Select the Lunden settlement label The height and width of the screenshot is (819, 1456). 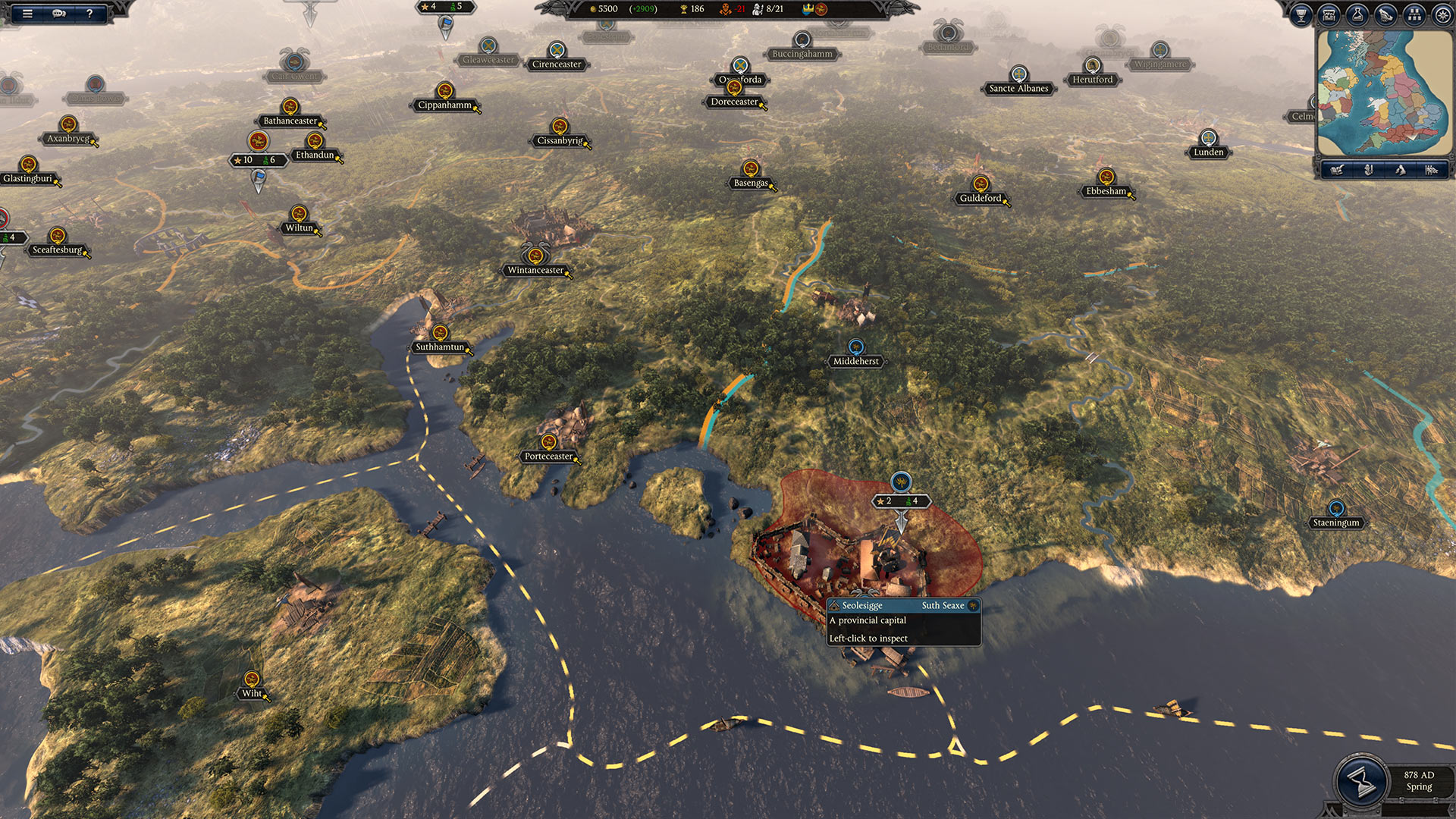point(1208,152)
